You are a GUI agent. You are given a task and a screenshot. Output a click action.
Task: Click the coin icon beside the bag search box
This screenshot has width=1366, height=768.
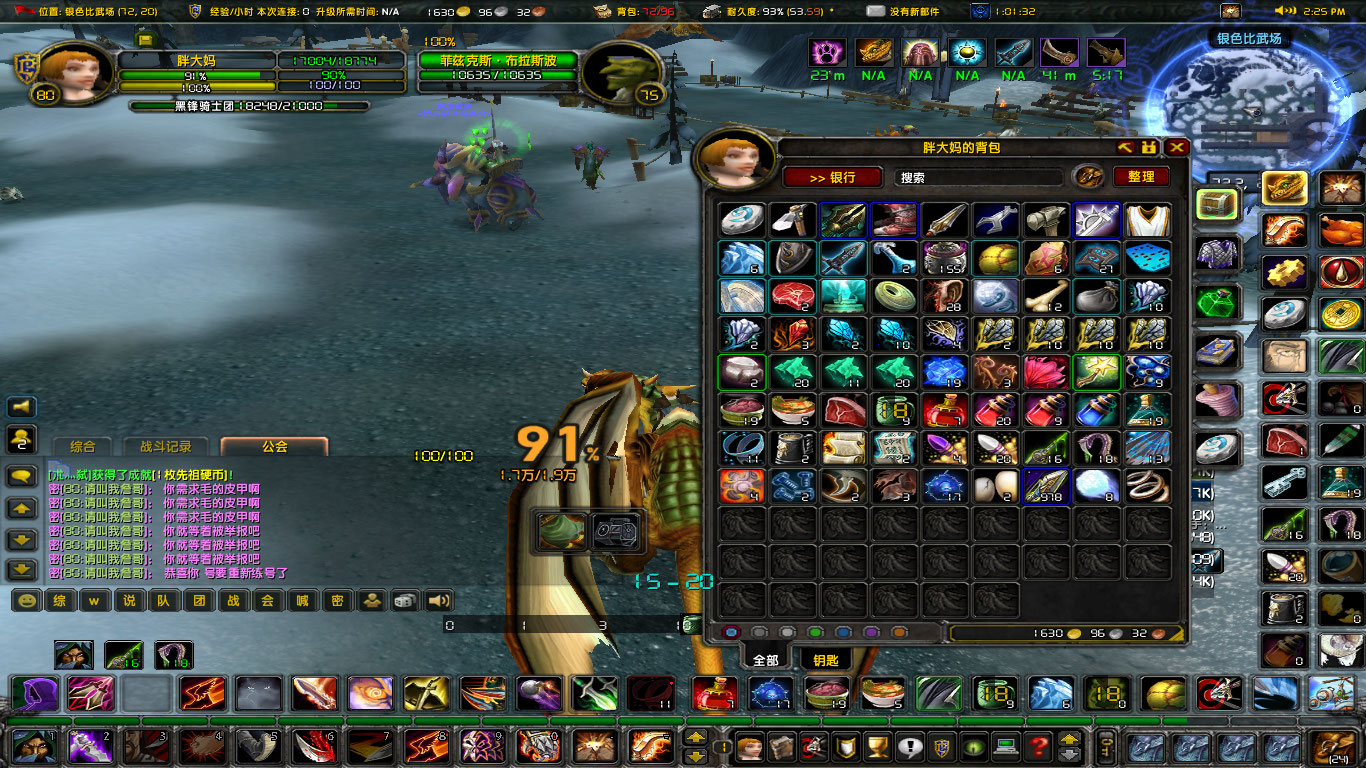1086,177
